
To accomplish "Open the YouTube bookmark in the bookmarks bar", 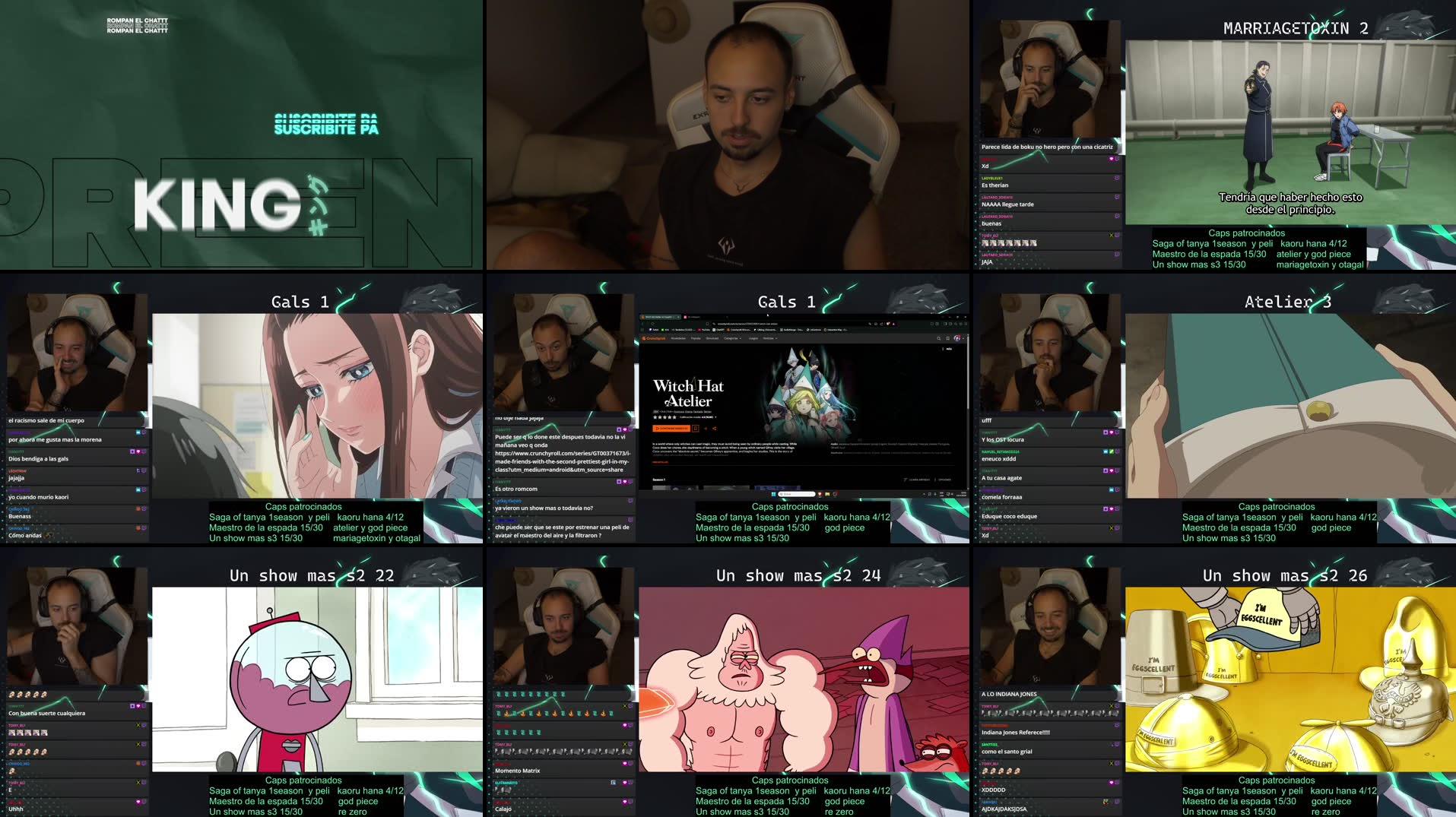I will click(x=704, y=330).
